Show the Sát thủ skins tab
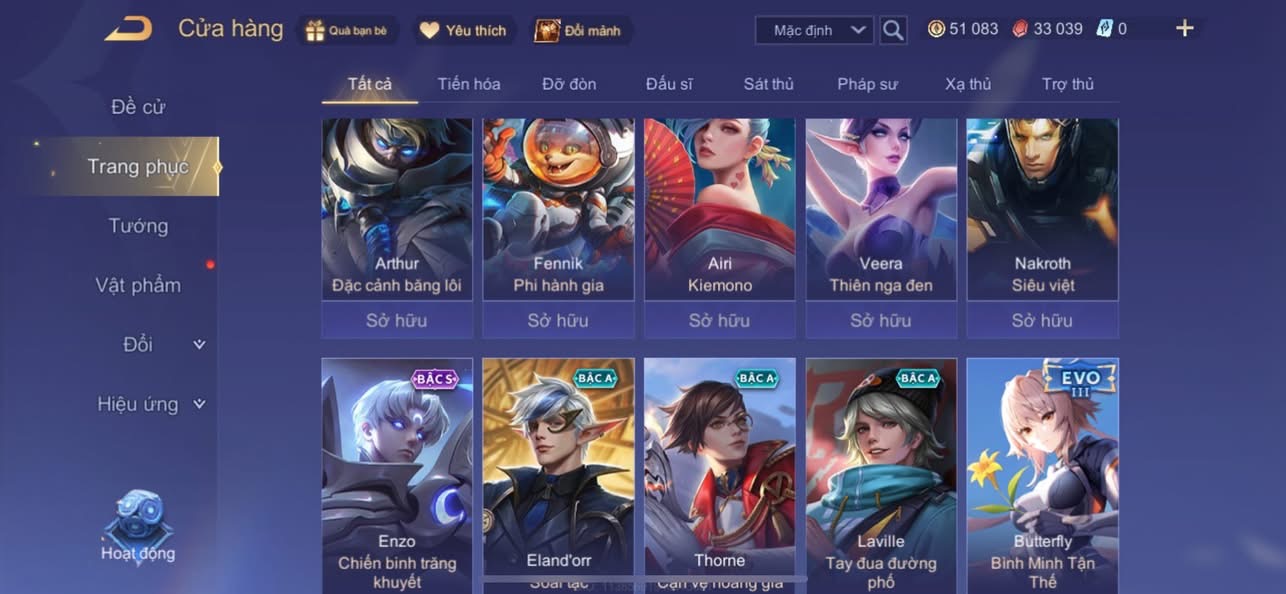The width and height of the screenshot is (1286, 594). 768,84
